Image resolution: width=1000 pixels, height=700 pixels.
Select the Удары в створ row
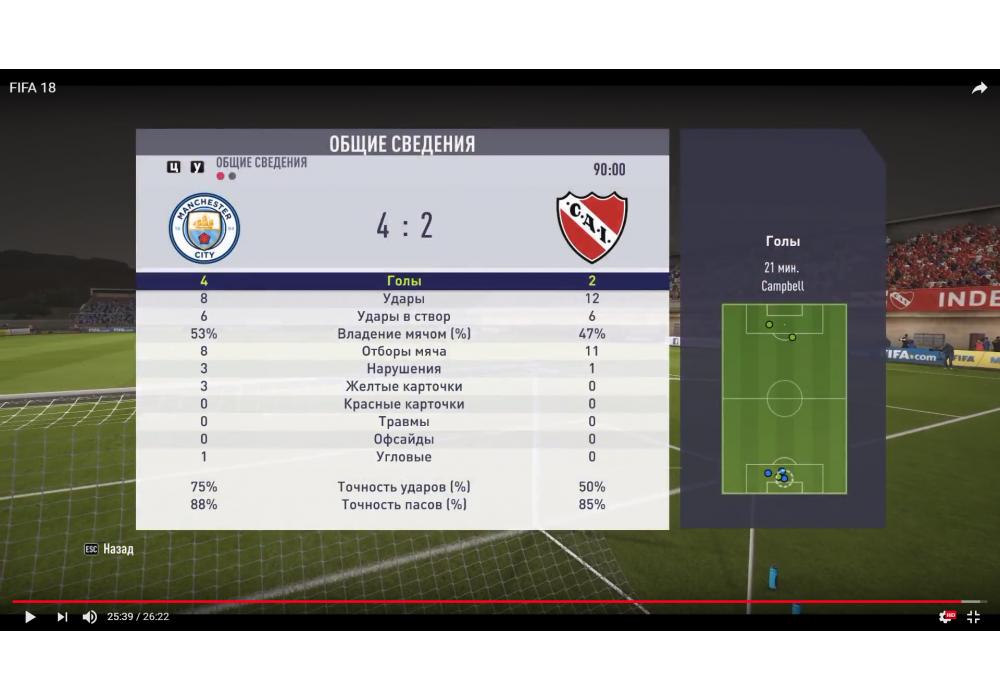403,317
